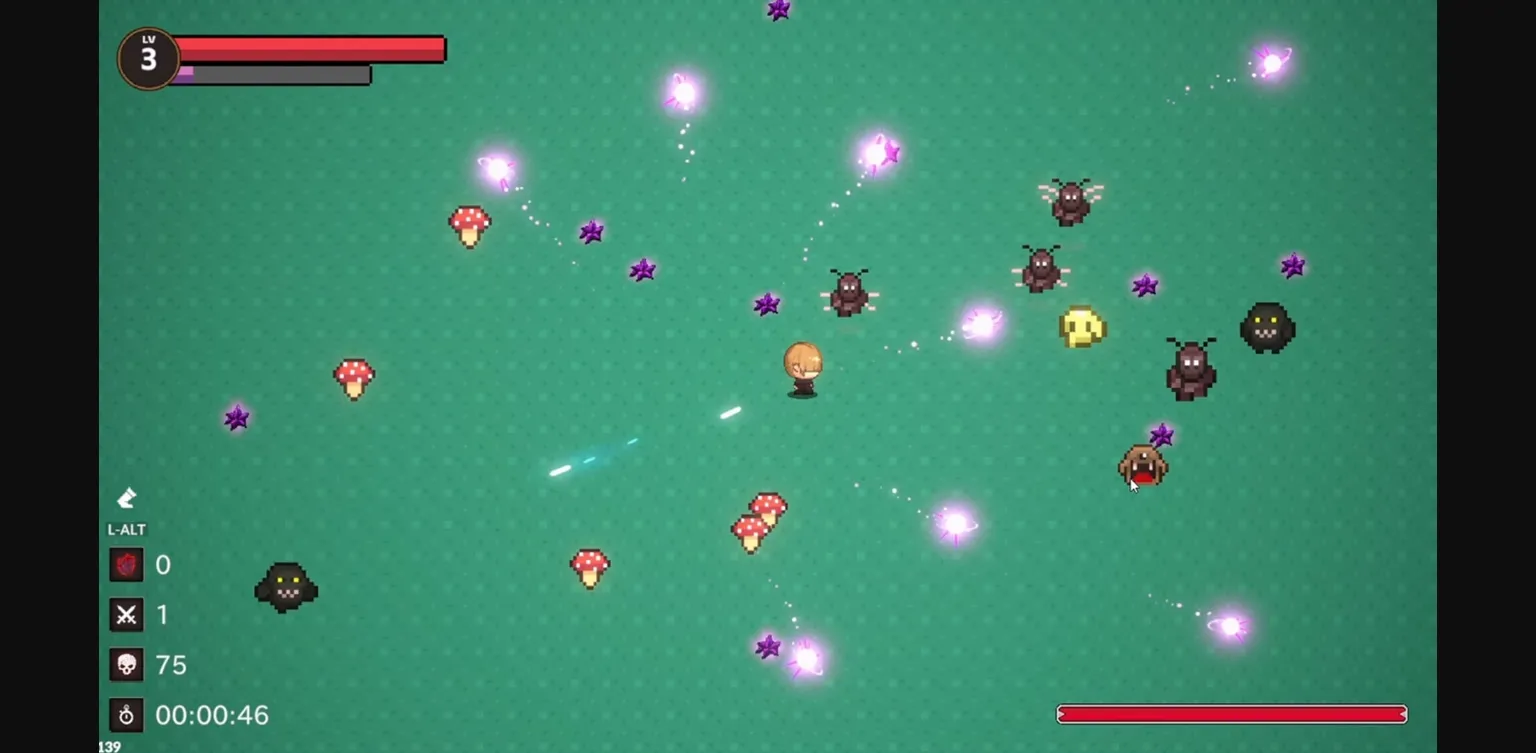Click the boss health bar at bottom right
The image size is (1536, 753).
coord(1230,713)
